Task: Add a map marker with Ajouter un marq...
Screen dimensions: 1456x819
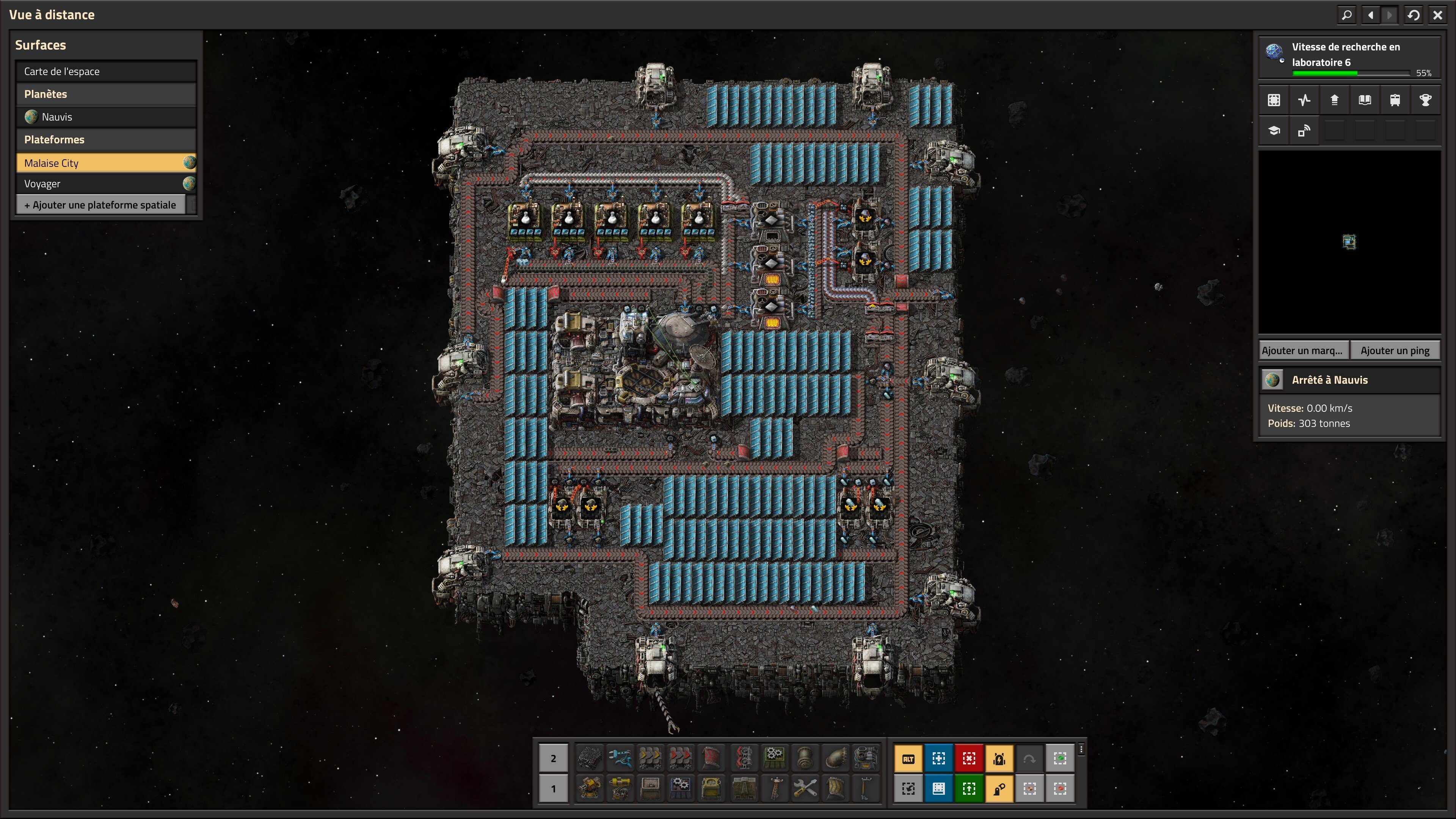Action: [x=1303, y=350]
